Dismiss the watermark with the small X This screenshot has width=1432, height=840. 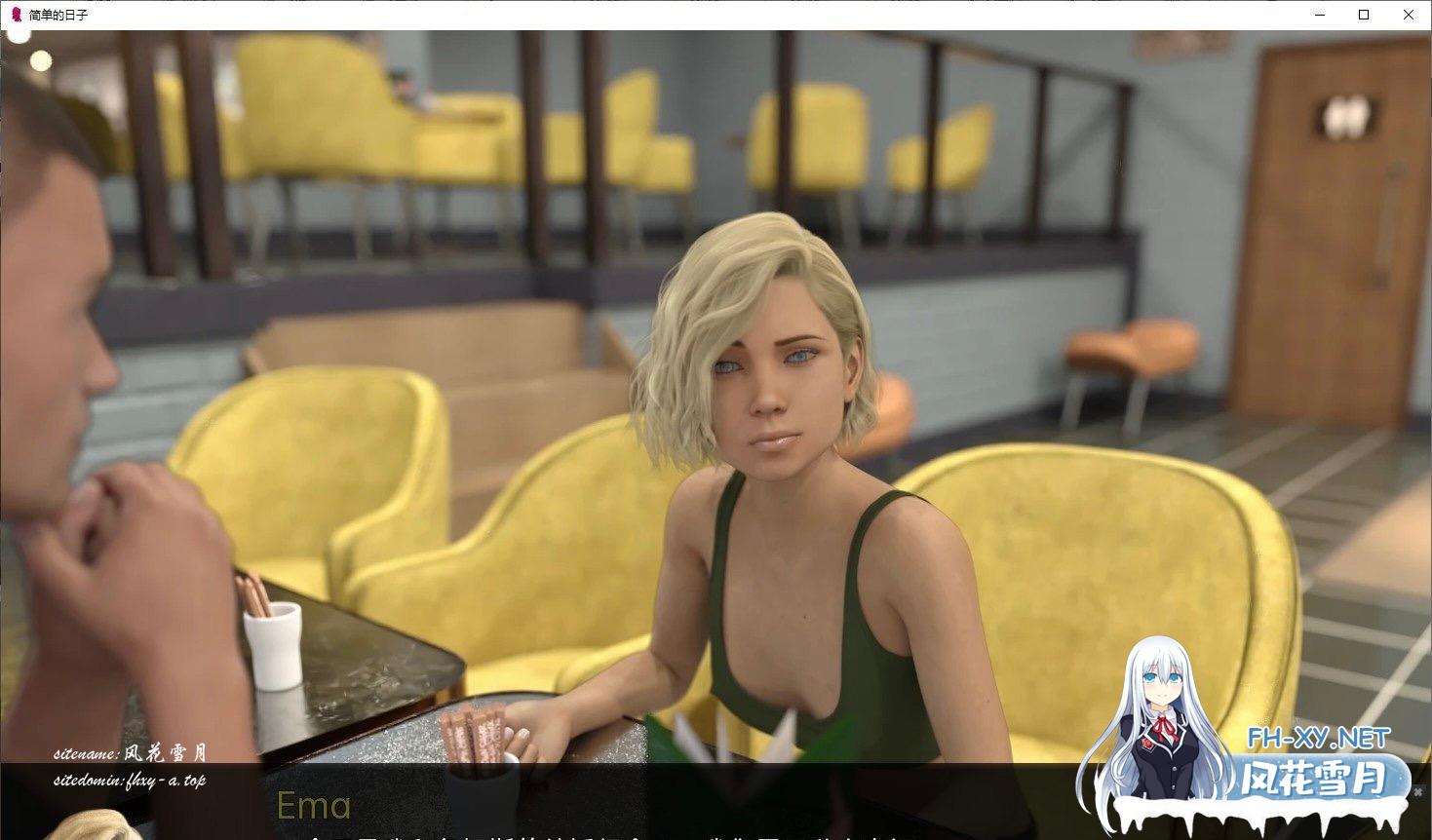[1418, 793]
